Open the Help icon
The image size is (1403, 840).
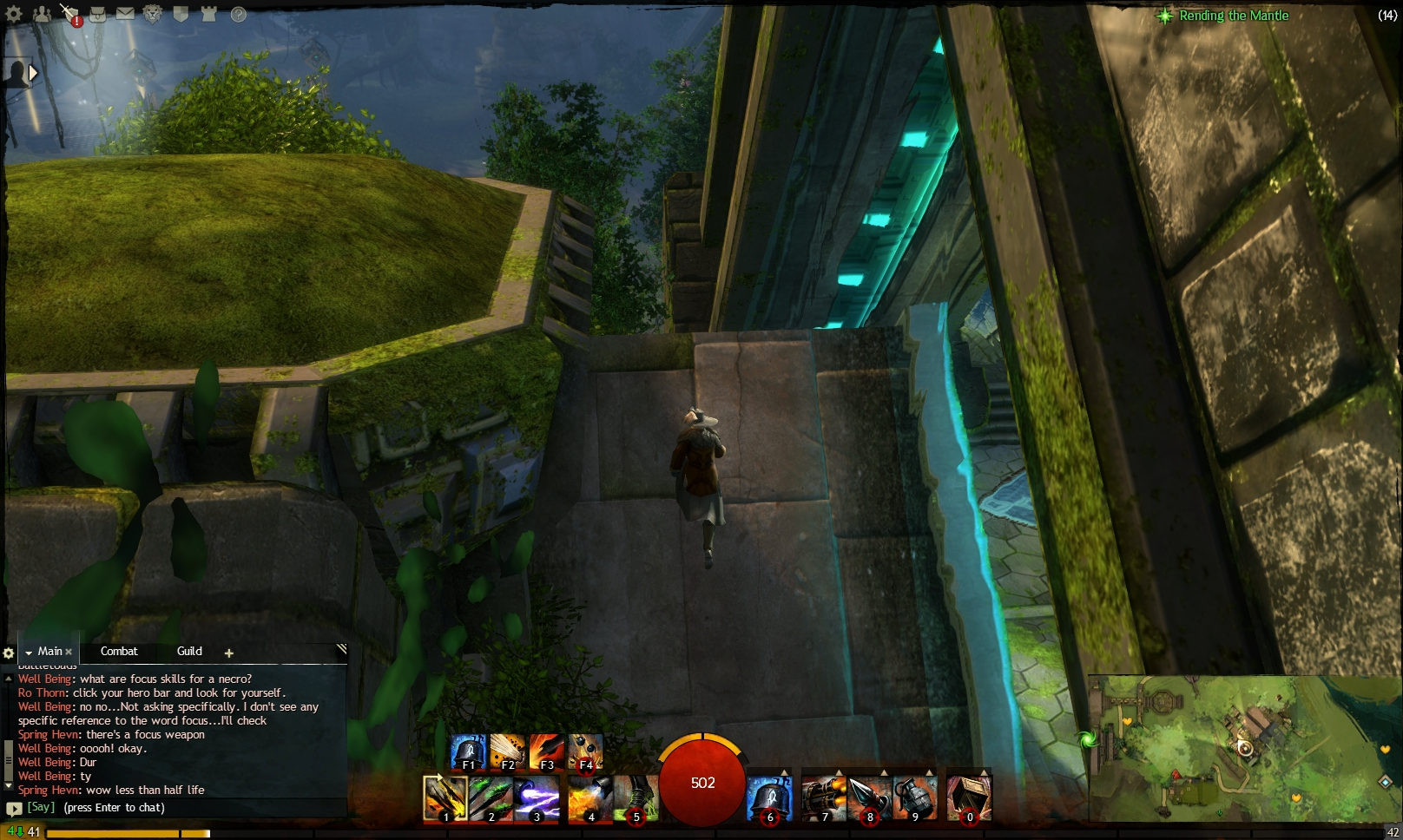tap(238, 16)
